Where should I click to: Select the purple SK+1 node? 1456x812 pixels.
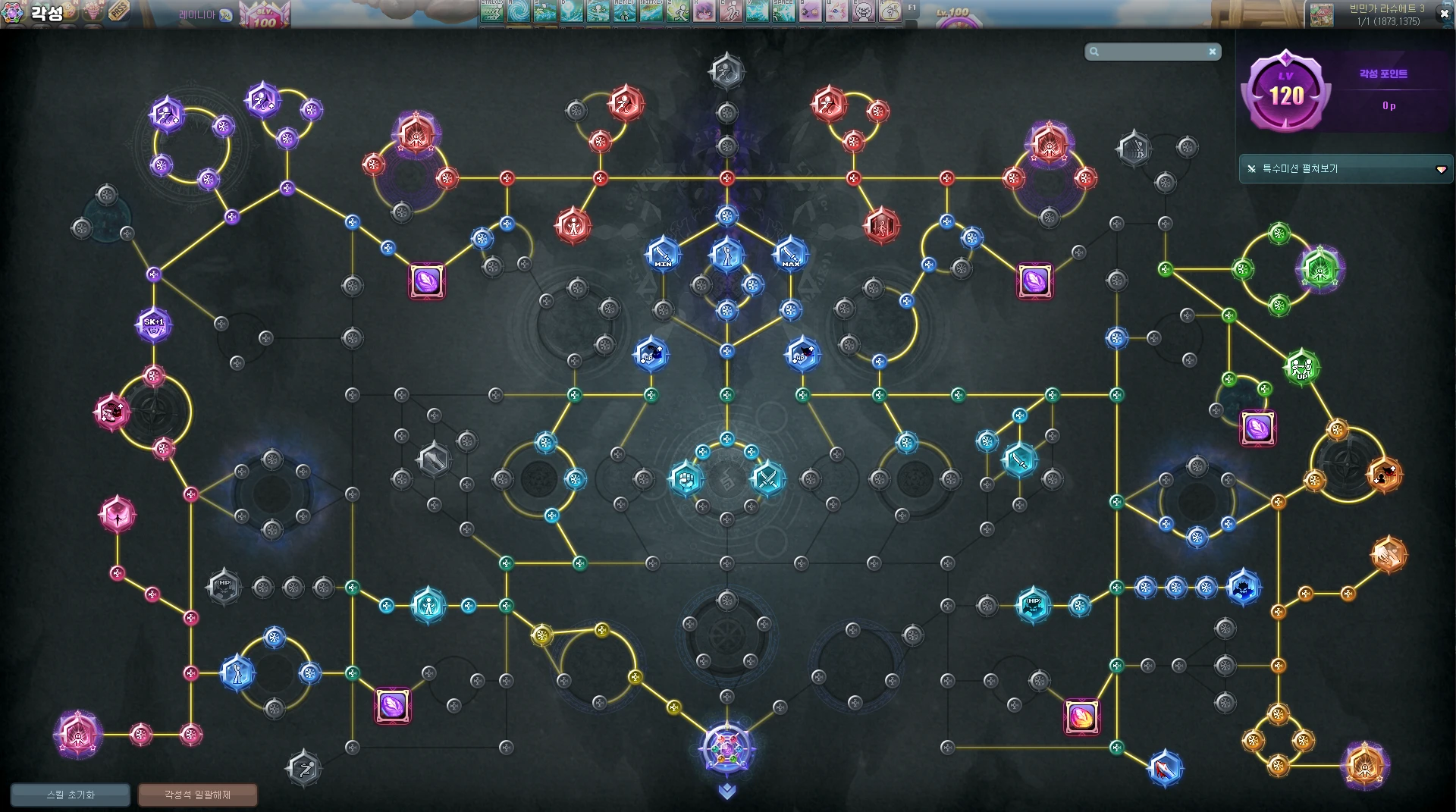click(x=154, y=324)
